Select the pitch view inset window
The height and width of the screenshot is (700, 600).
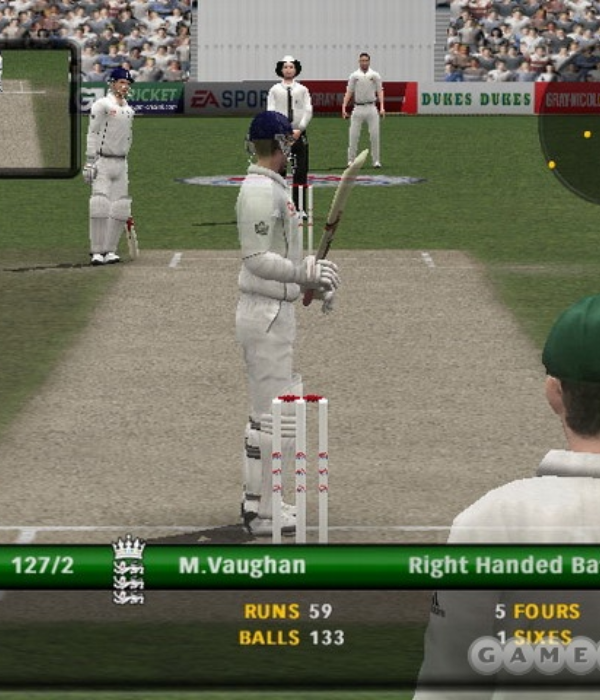[x=38, y=109]
